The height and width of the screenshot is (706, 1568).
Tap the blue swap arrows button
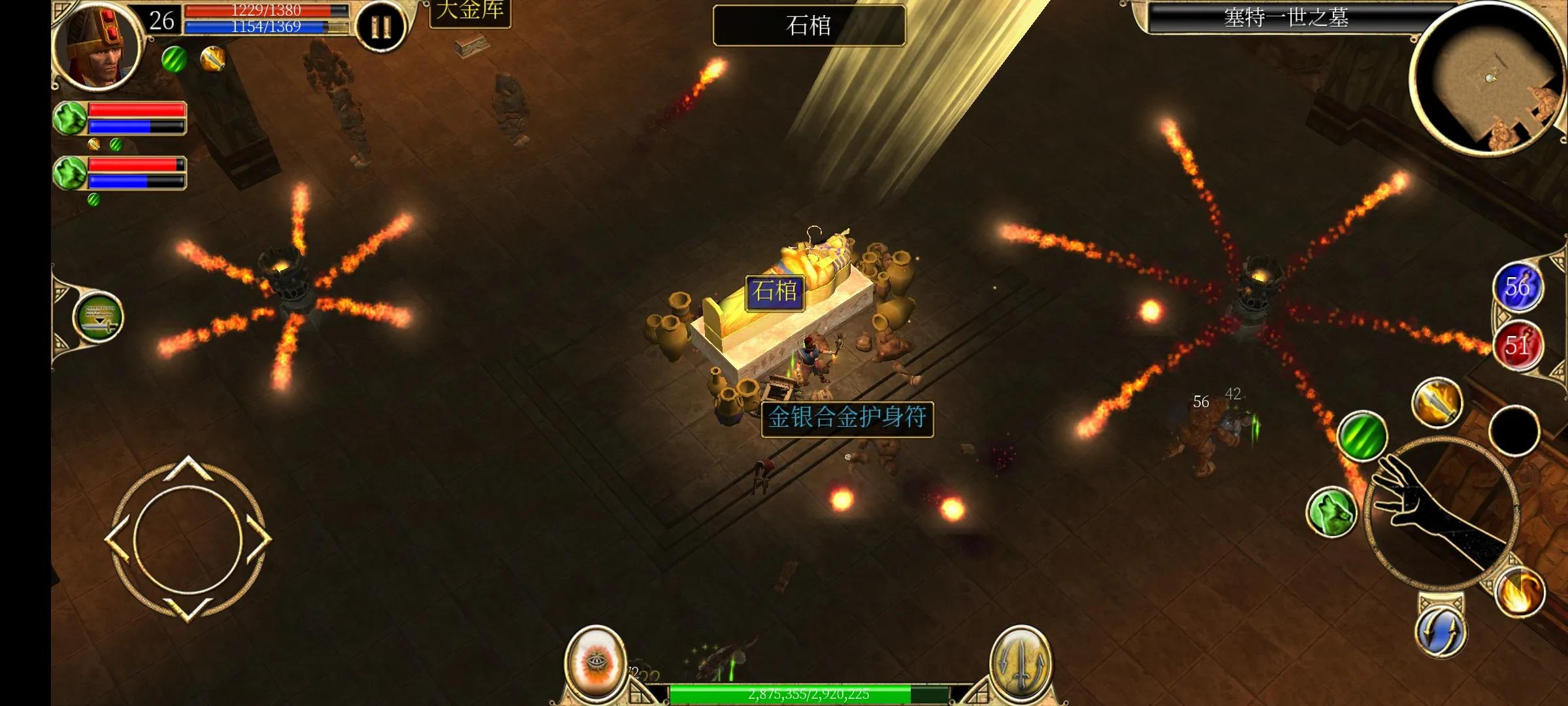tap(1441, 631)
